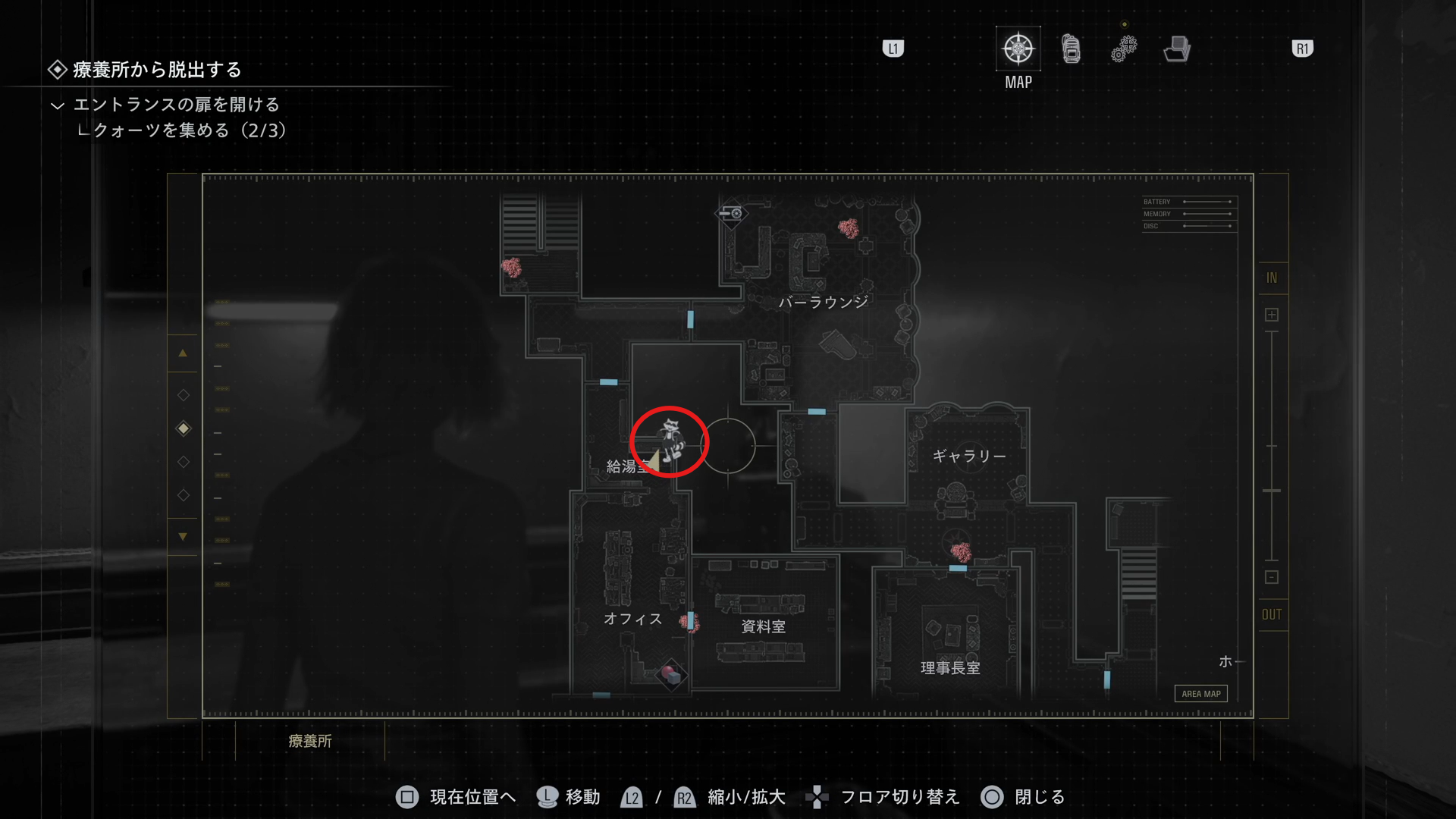Click the AREA MAP button
The image size is (1456, 819).
click(x=1200, y=694)
